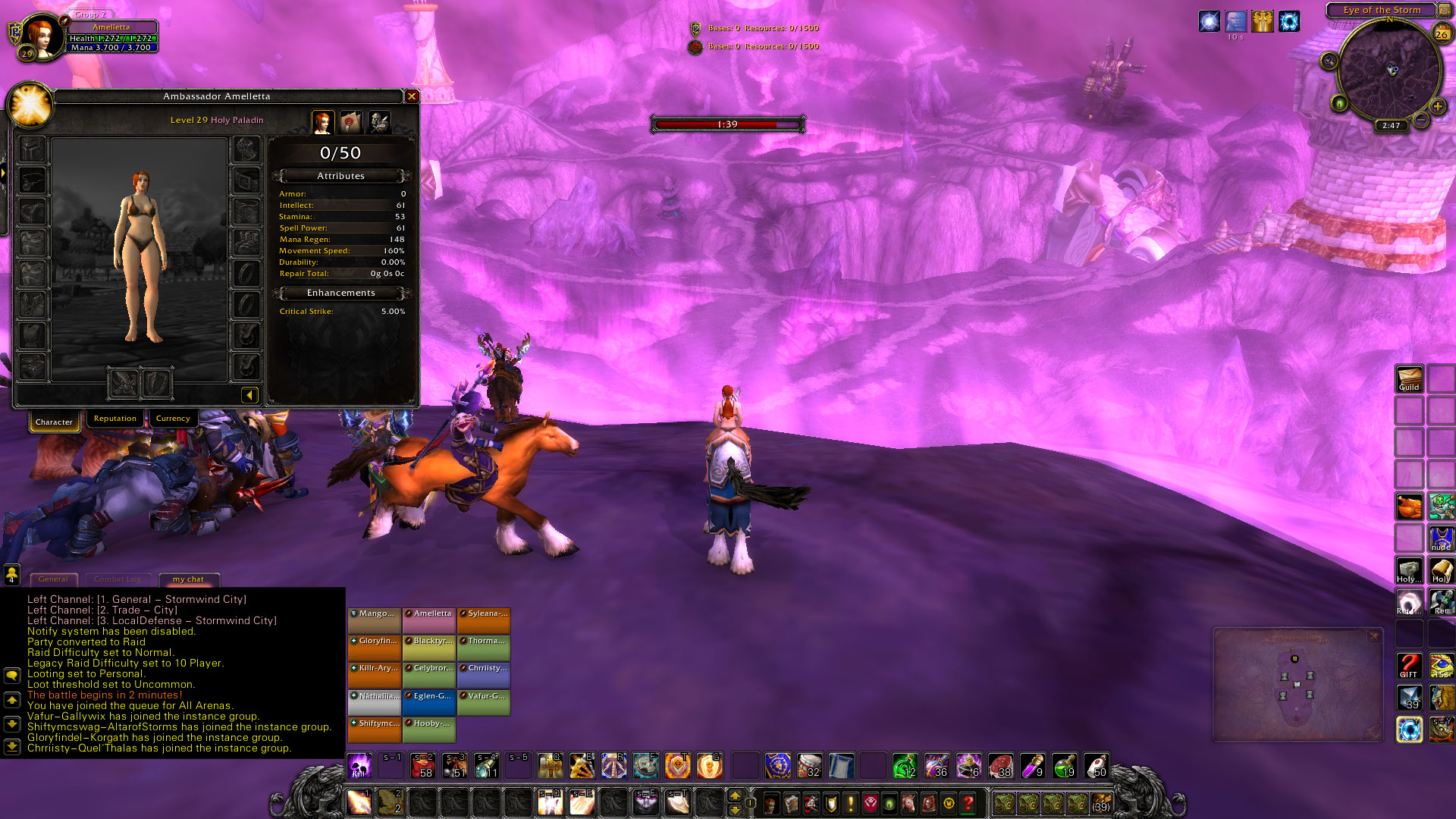Open the 'my chat' tab
This screenshot has width=1456, height=819.
188,579
